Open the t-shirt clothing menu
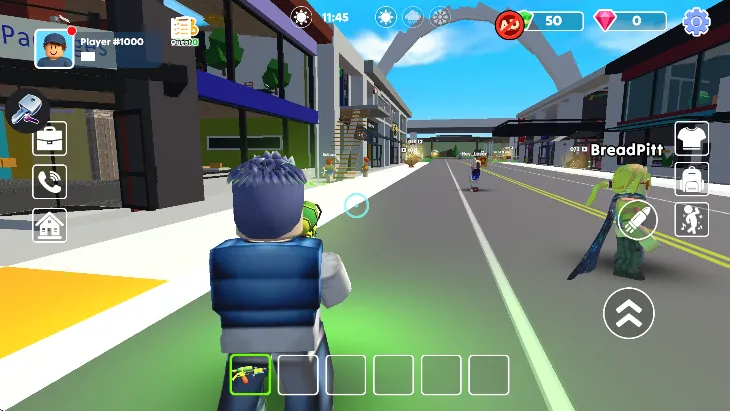This screenshot has width=730, height=411. (692, 139)
